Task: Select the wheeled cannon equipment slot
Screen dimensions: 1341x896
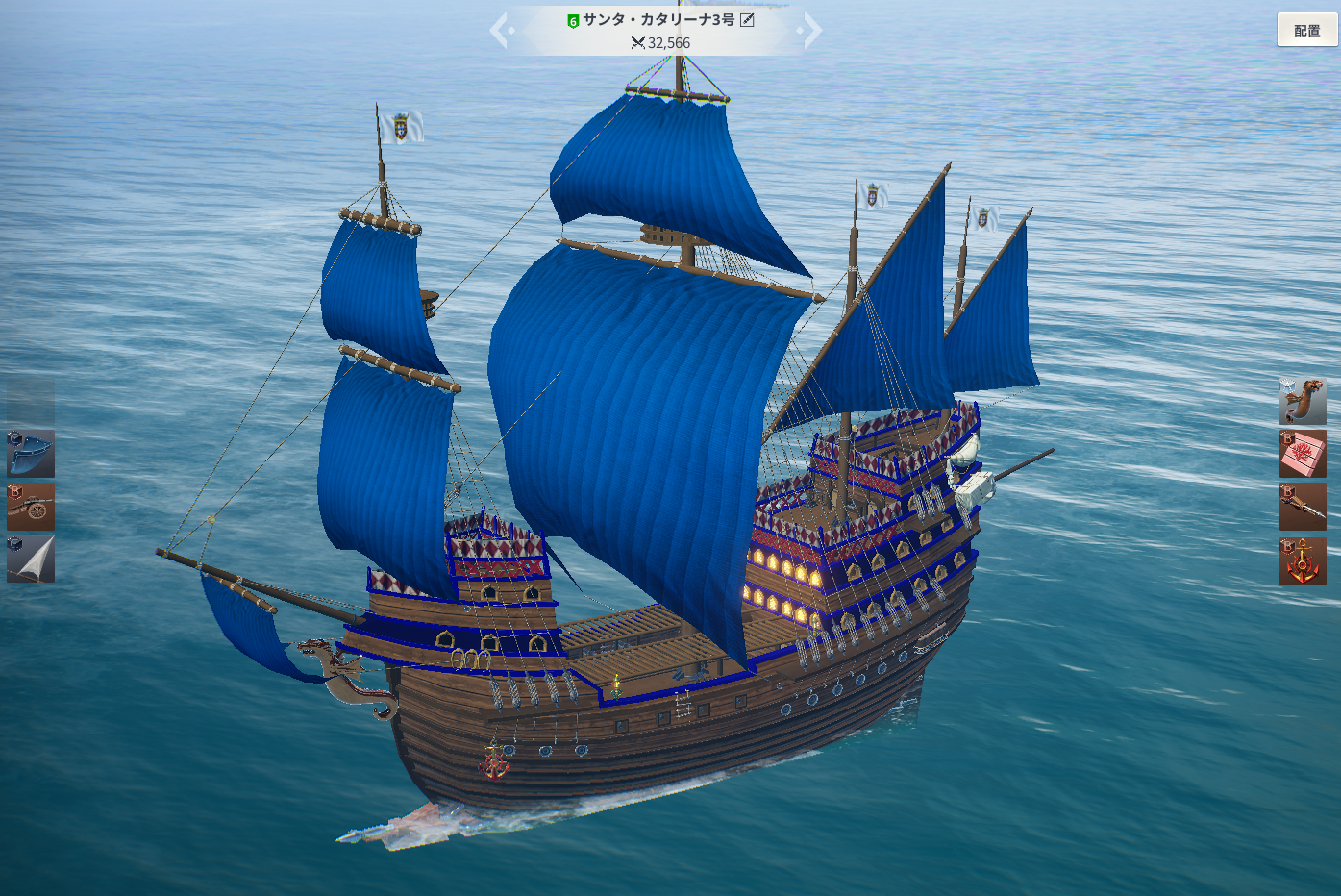Action: point(31,507)
